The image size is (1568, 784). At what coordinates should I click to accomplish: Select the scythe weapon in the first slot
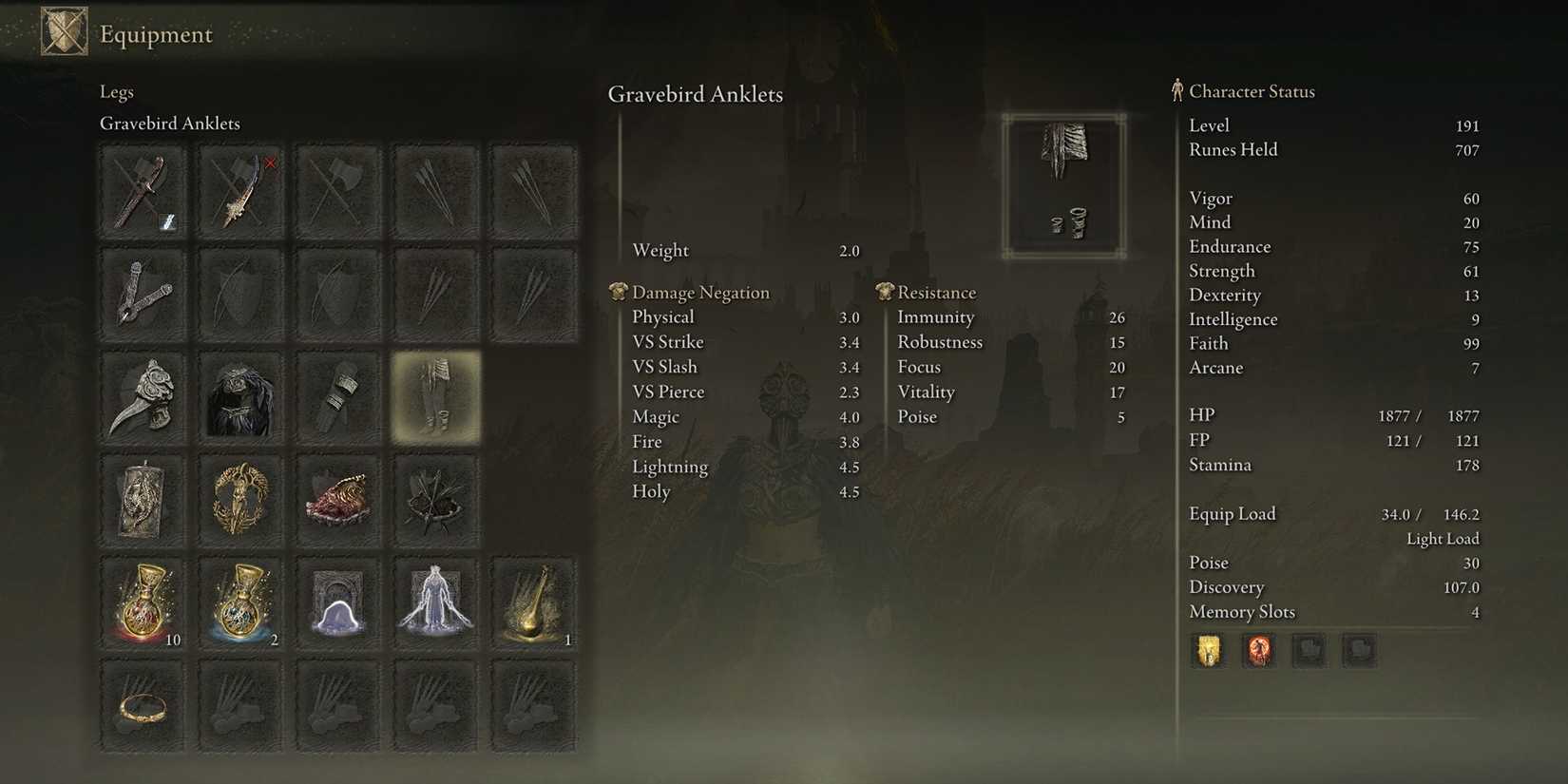coord(143,190)
